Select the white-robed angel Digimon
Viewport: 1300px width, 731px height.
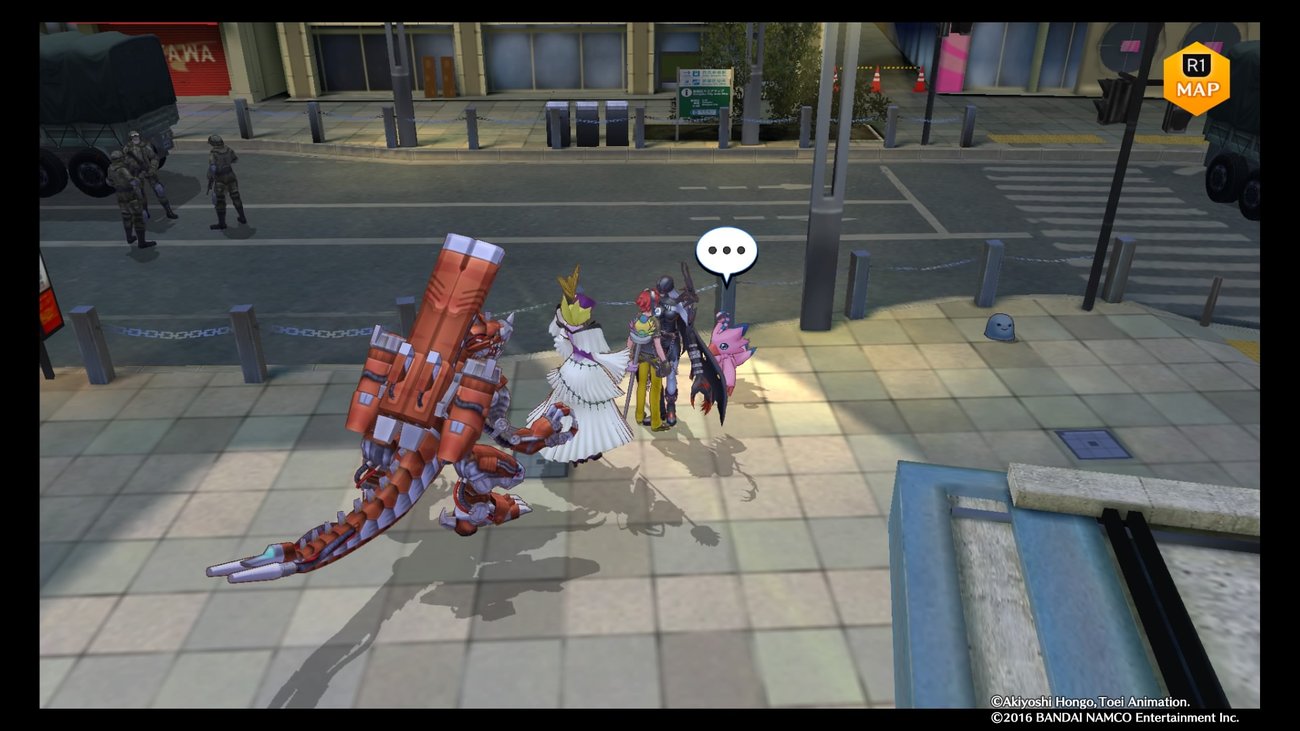point(580,370)
